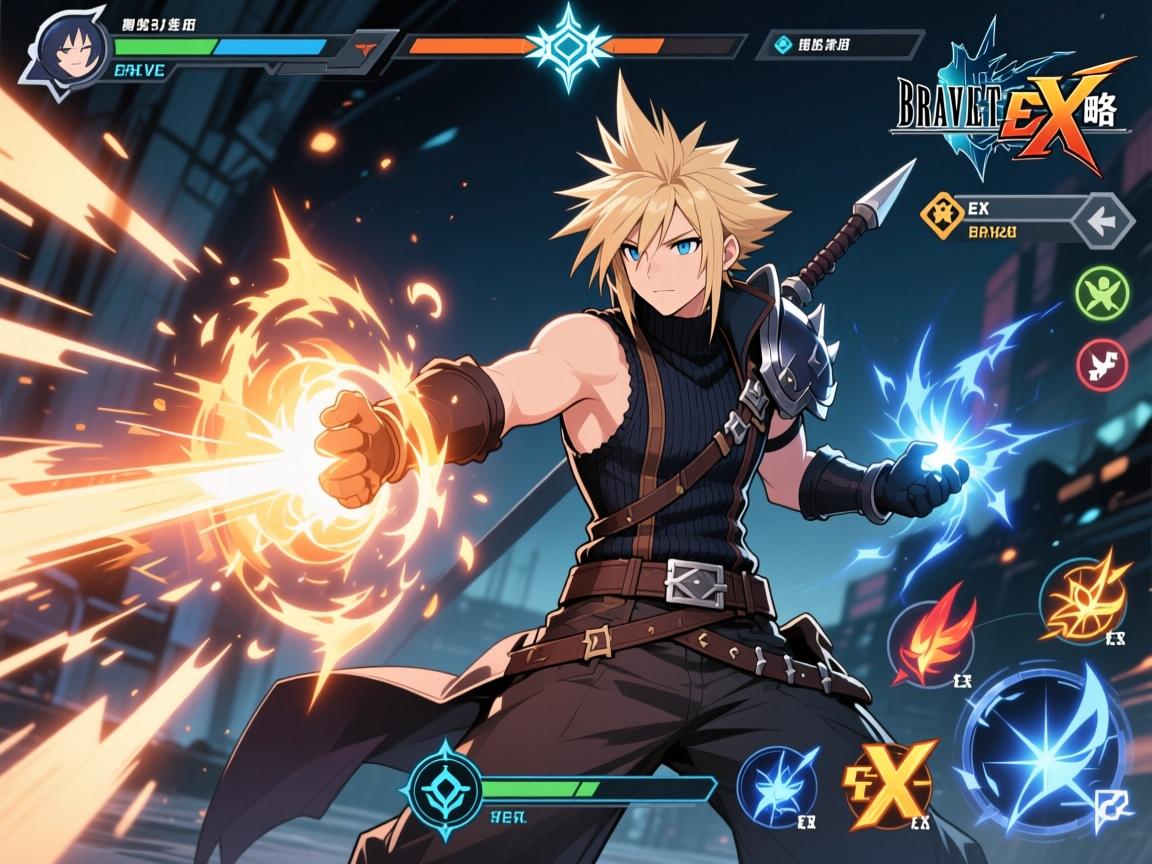Tap the red circular icon

tap(1101, 362)
